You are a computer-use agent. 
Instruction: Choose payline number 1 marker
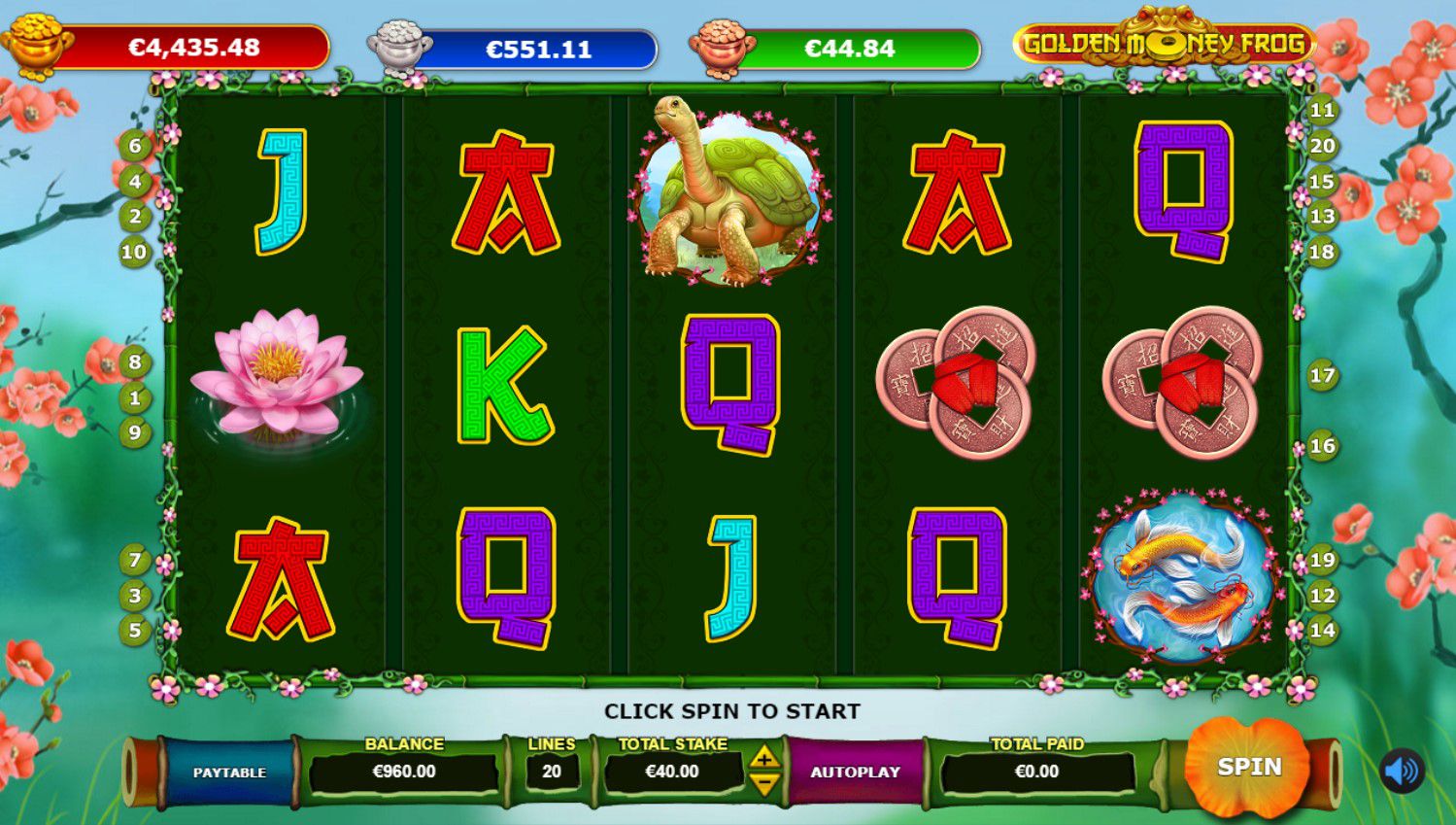pyautogui.click(x=135, y=397)
